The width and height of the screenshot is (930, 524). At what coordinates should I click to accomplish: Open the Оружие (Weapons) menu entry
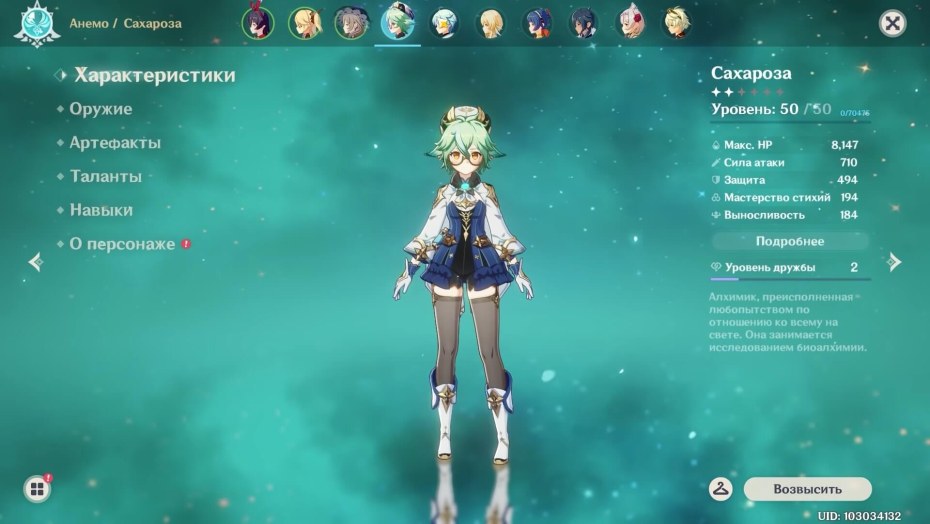100,109
